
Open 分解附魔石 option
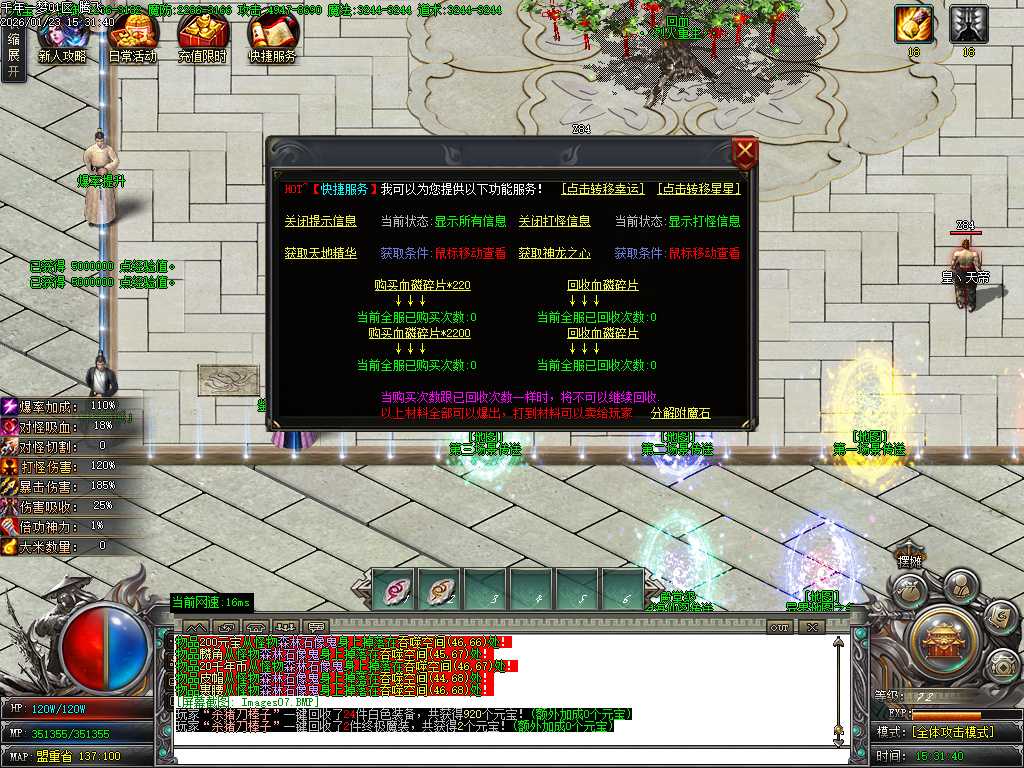(x=680, y=413)
